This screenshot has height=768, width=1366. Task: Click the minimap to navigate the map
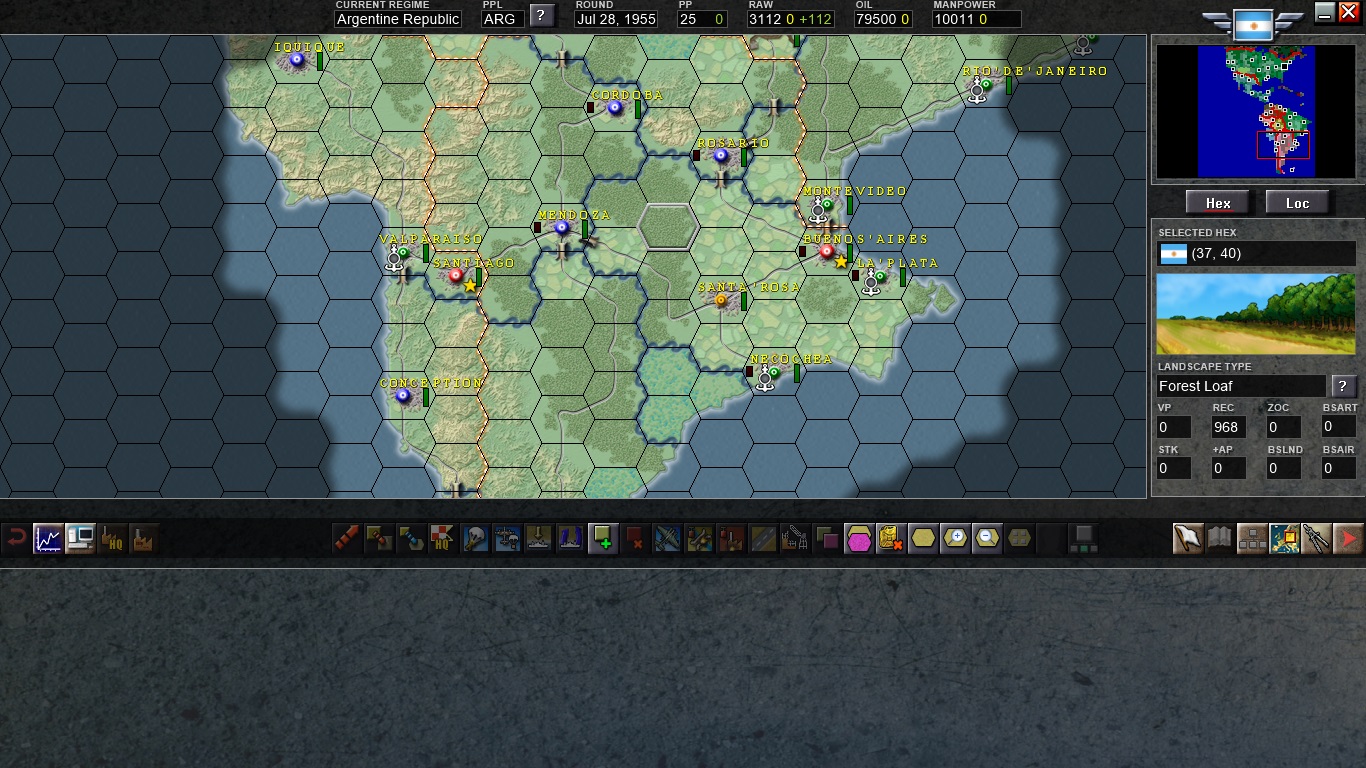[x=1256, y=110]
